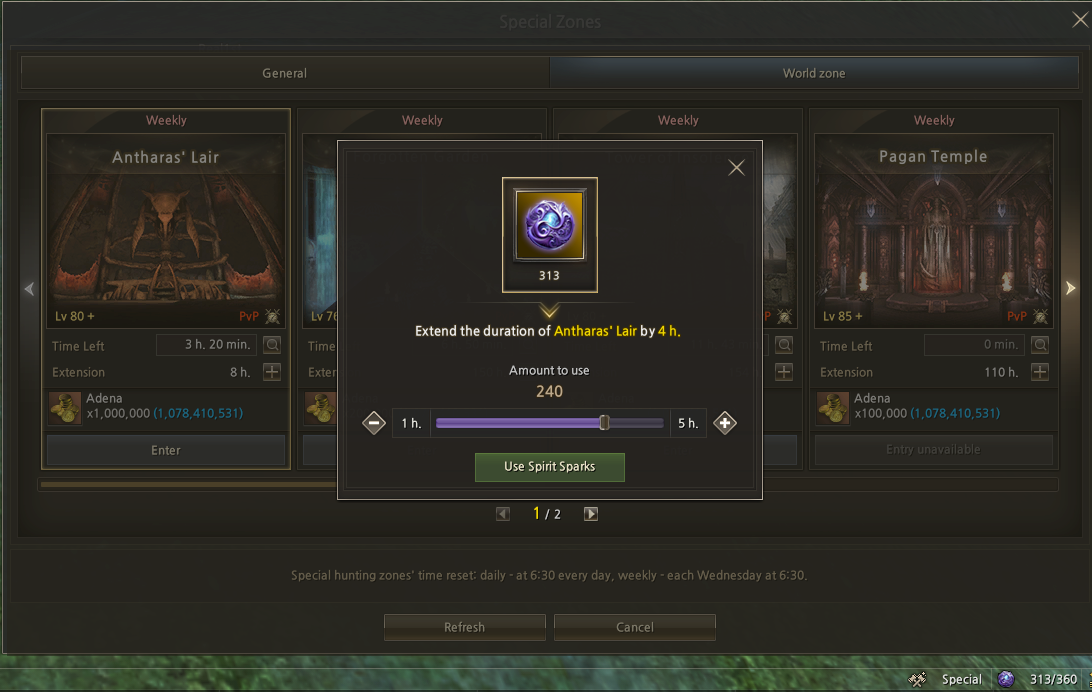Click the extension duration slider handle

tap(604, 423)
